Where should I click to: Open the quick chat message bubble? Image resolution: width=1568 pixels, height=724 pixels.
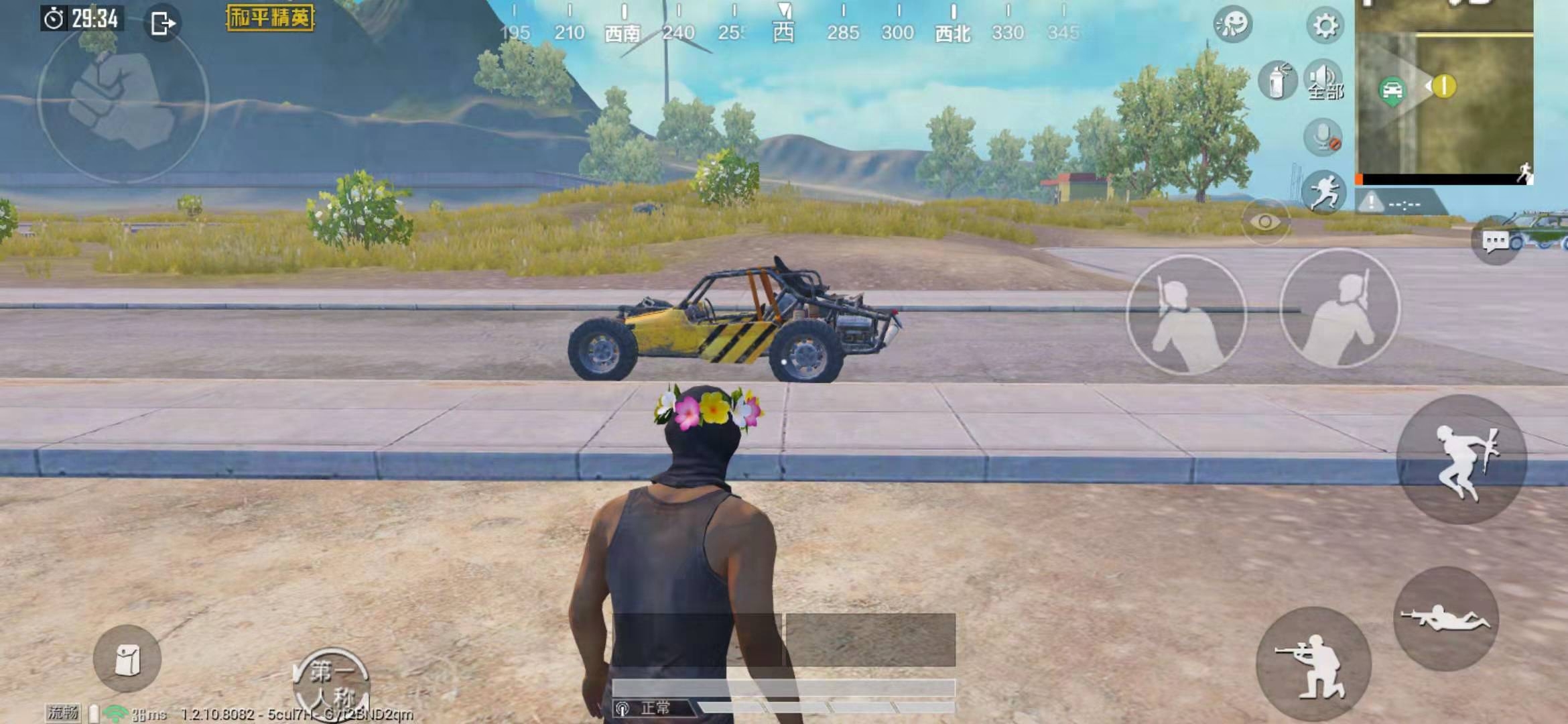coord(1495,241)
